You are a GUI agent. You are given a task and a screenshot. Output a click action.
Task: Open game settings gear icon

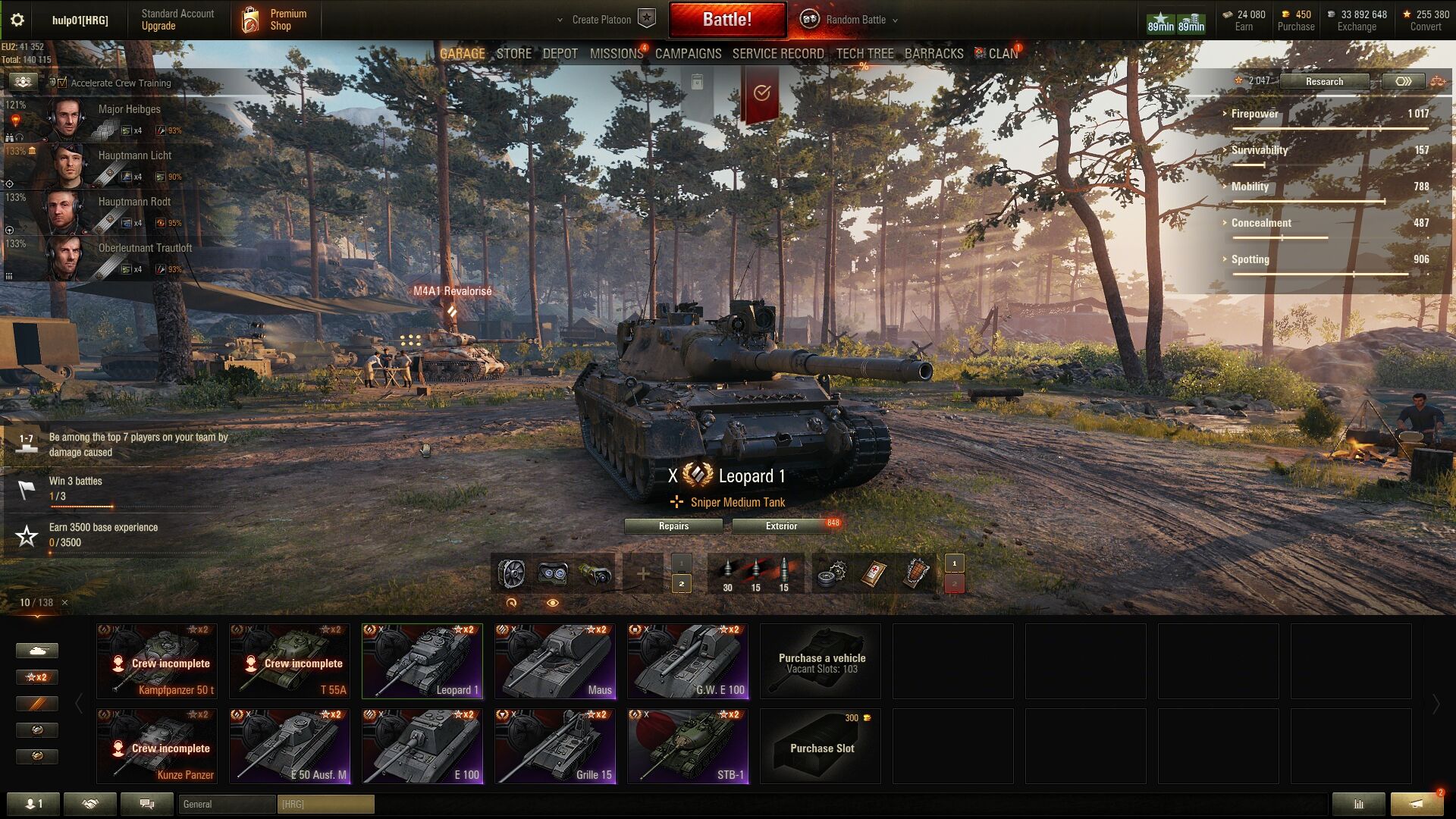(x=17, y=20)
